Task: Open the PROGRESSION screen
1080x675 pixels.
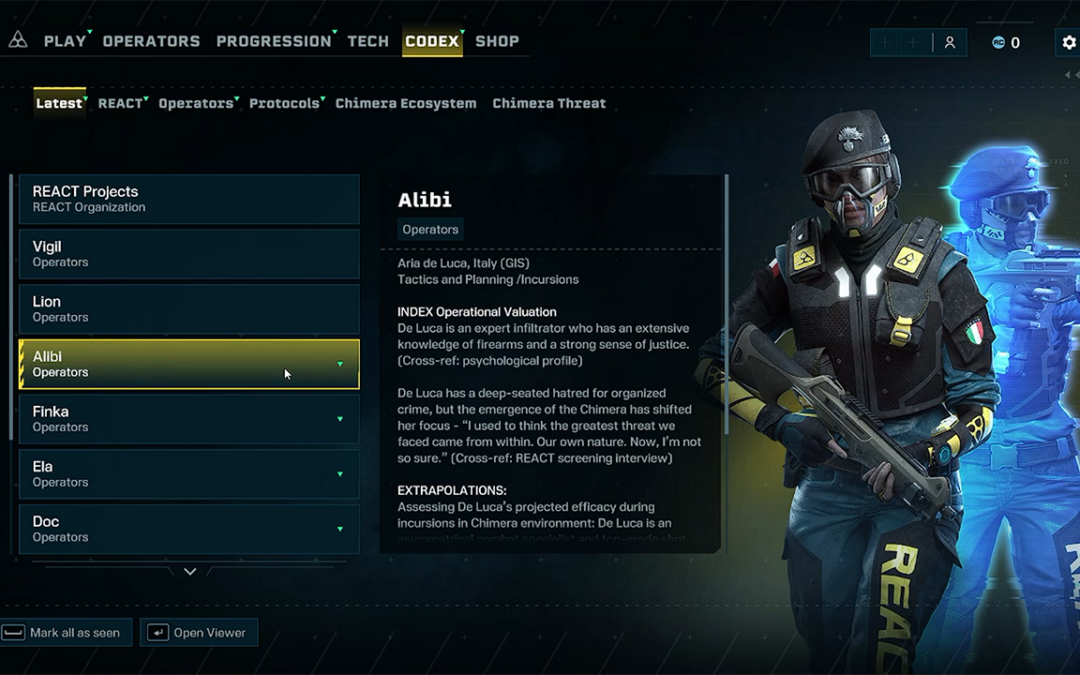Action: [273, 41]
